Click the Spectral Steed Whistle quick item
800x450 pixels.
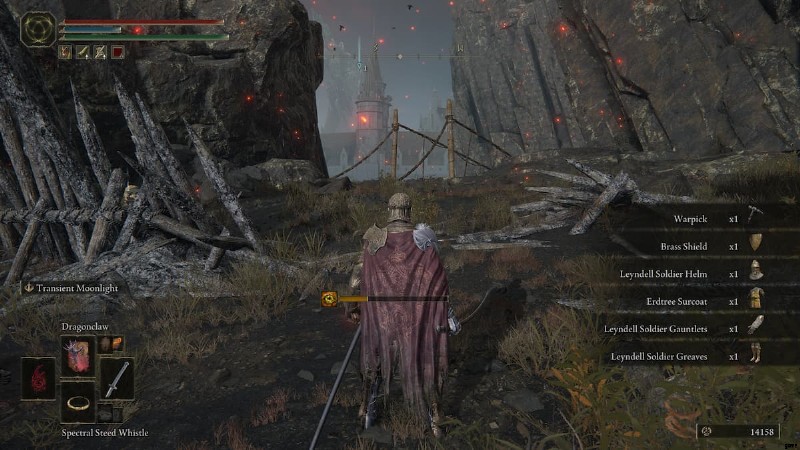77,402
